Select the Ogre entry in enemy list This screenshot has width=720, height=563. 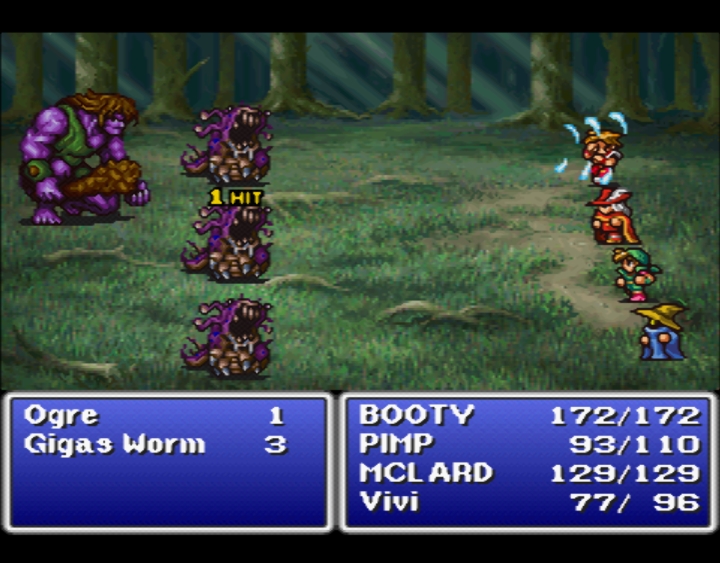tap(62, 416)
